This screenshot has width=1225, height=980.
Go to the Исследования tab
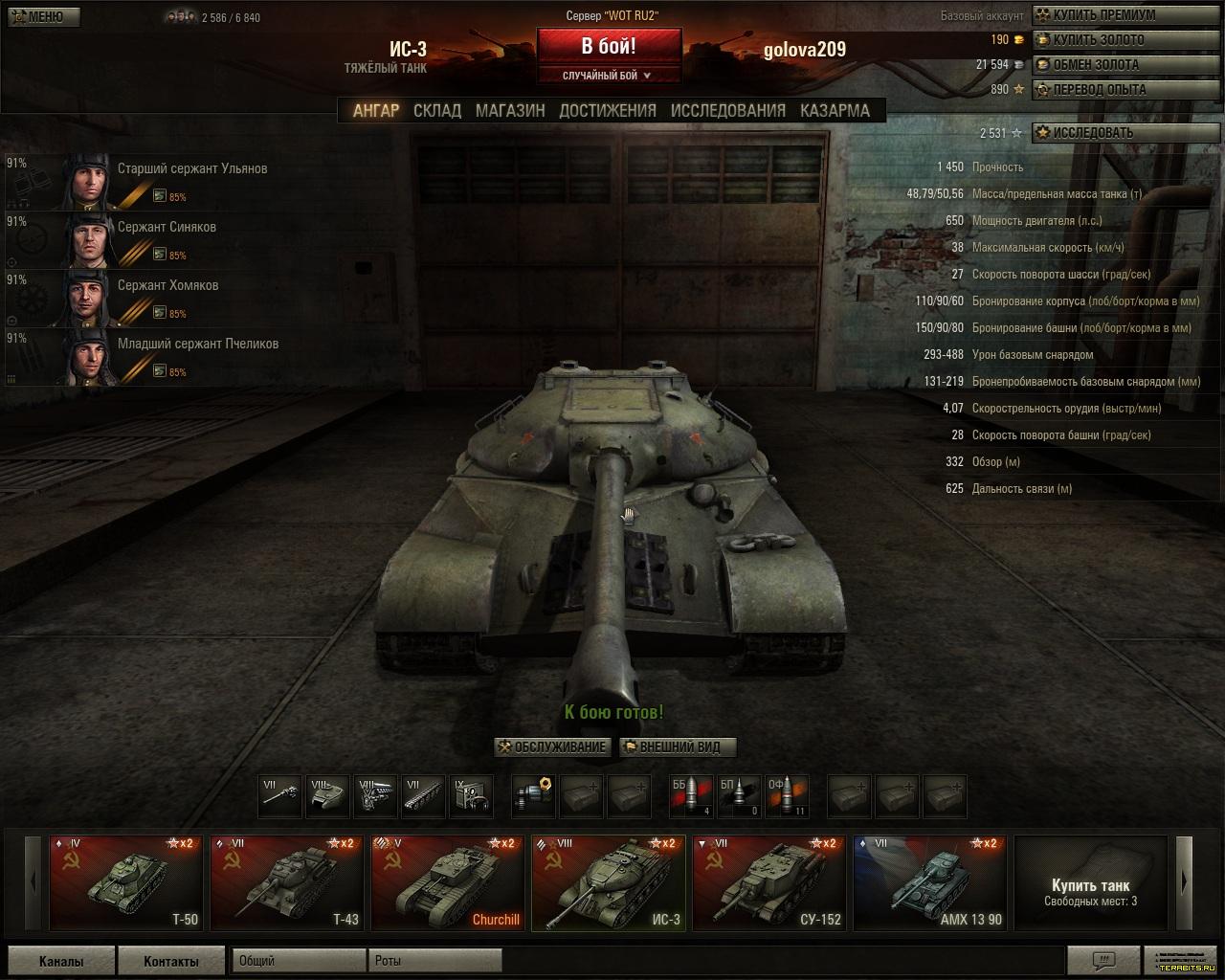point(727,111)
